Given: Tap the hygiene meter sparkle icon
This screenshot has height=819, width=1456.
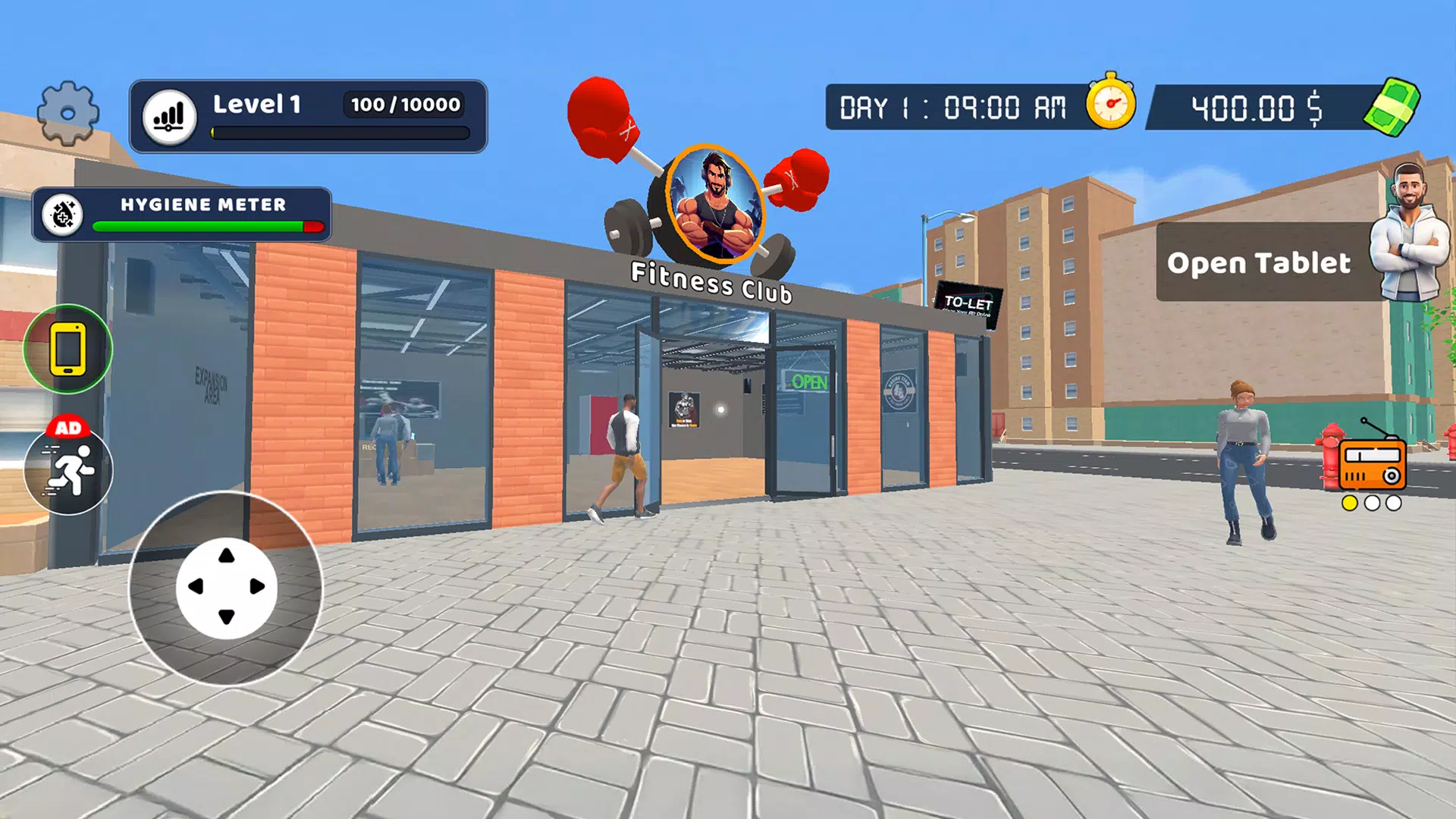Looking at the screenshot, I should pos(63,216).
